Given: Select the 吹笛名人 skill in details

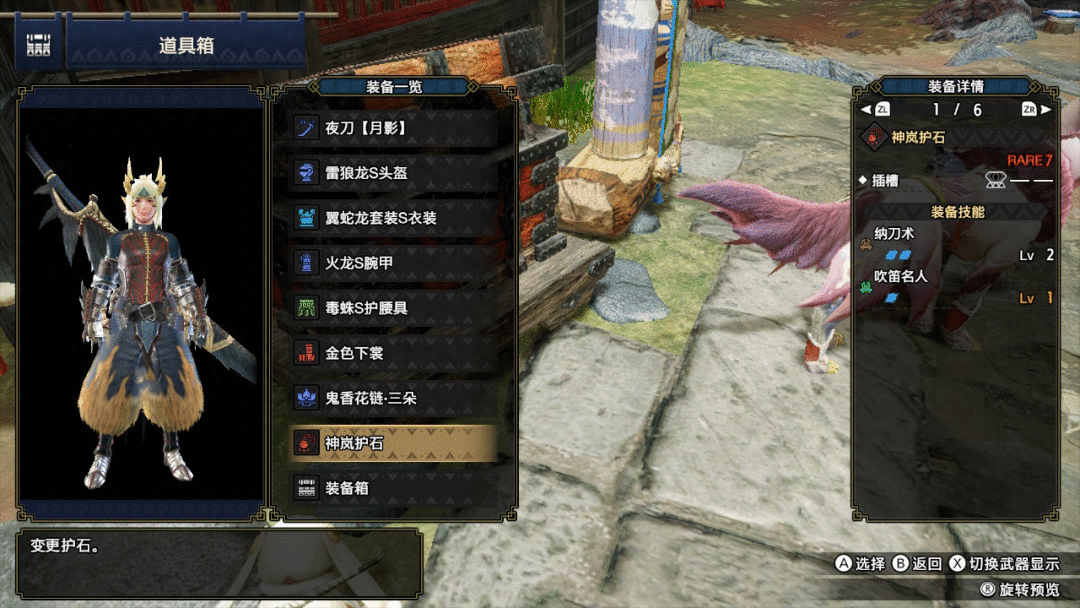Looking at the screenshot, I should coord(901,277).
